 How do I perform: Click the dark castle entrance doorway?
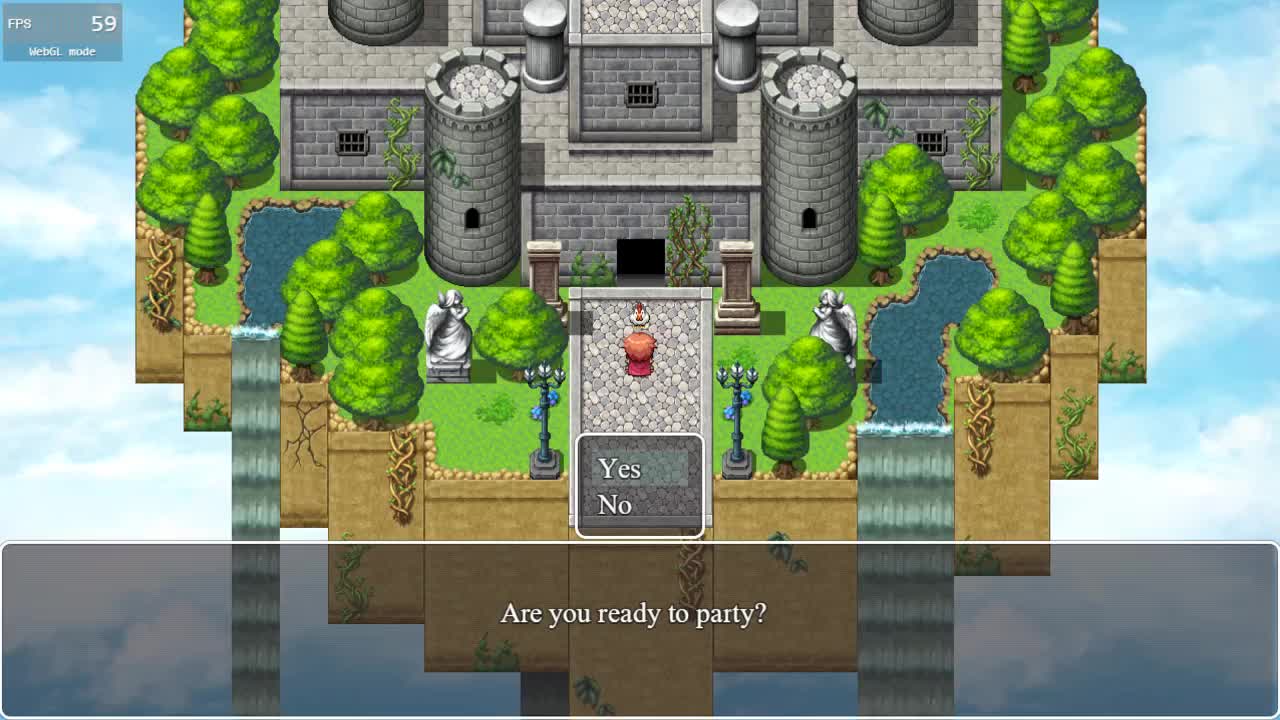click(639, 257)
